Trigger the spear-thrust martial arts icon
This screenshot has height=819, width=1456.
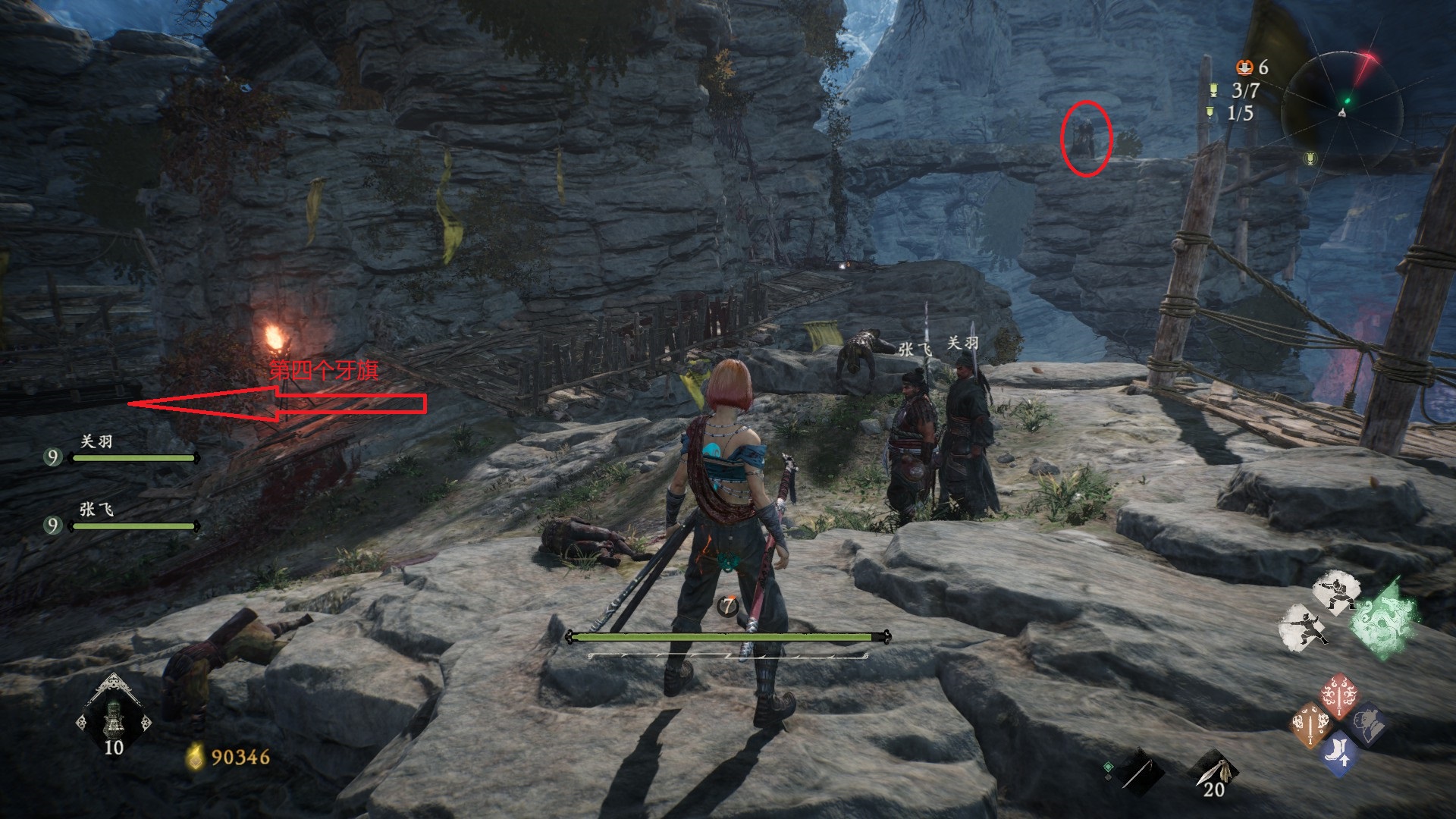[1304, 628]
